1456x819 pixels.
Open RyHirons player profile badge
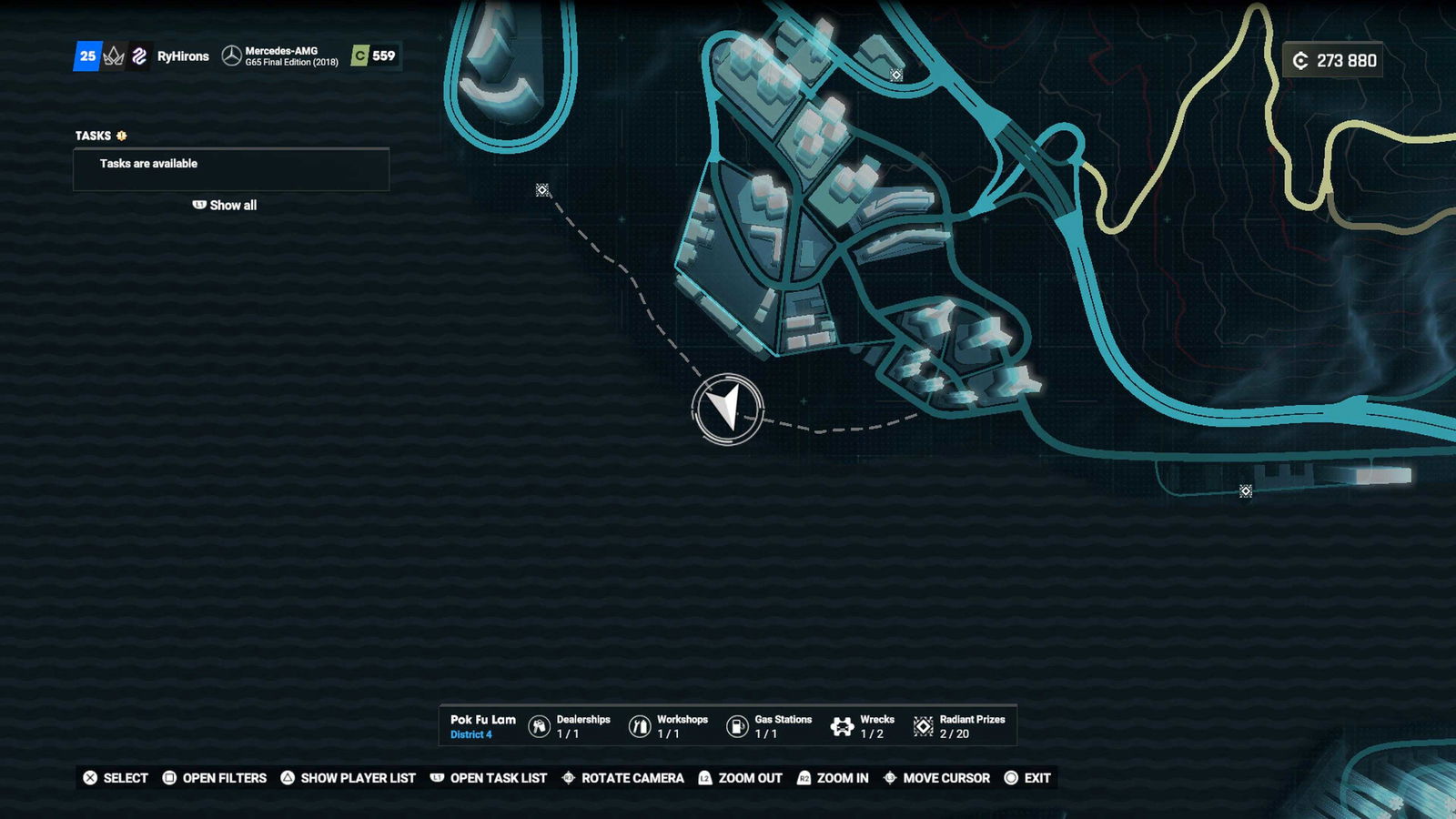pos(182,56)
